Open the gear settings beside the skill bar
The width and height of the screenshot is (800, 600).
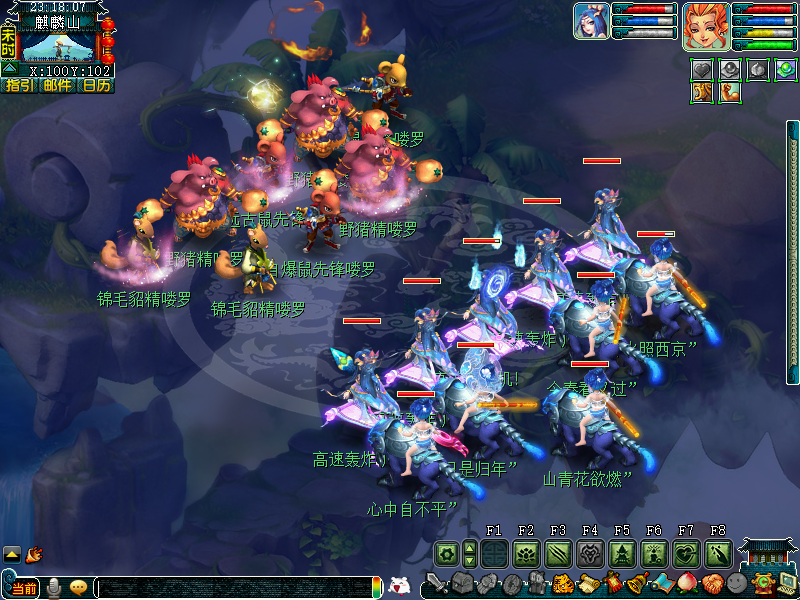[446, 553]
